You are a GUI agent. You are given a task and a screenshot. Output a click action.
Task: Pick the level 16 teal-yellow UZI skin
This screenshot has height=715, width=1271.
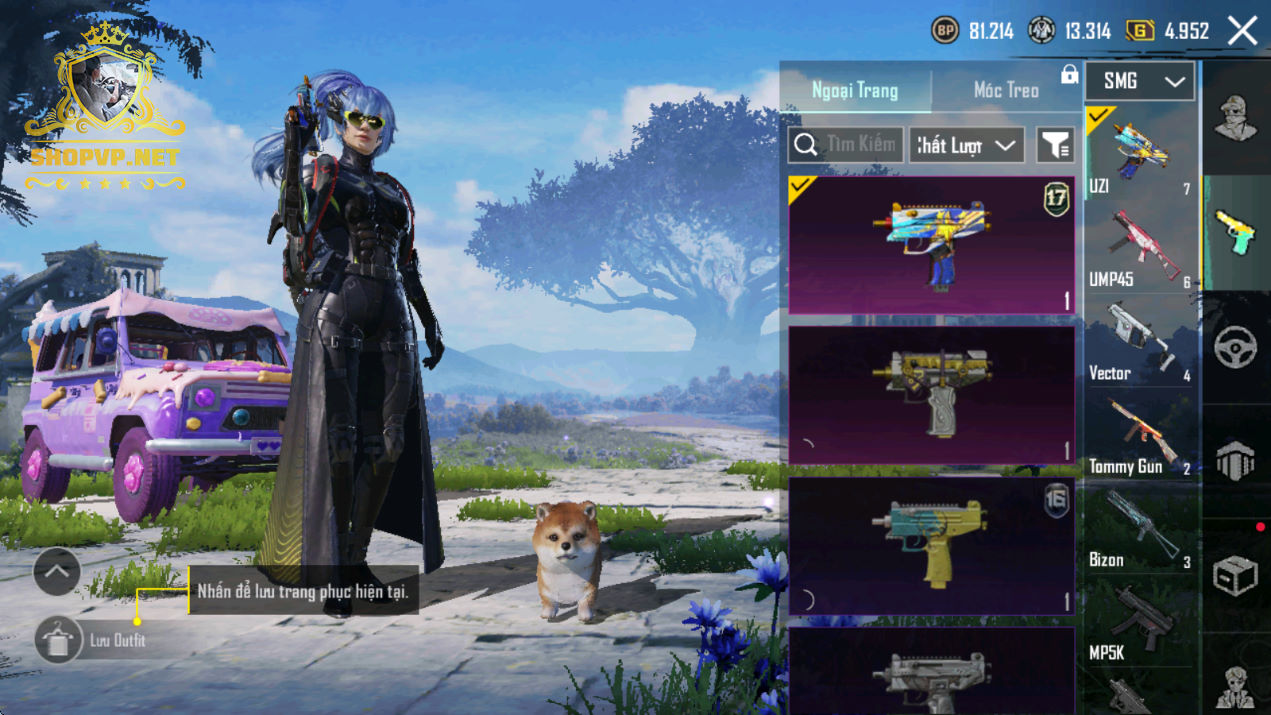pyautogui.click(x=931, y=545)
